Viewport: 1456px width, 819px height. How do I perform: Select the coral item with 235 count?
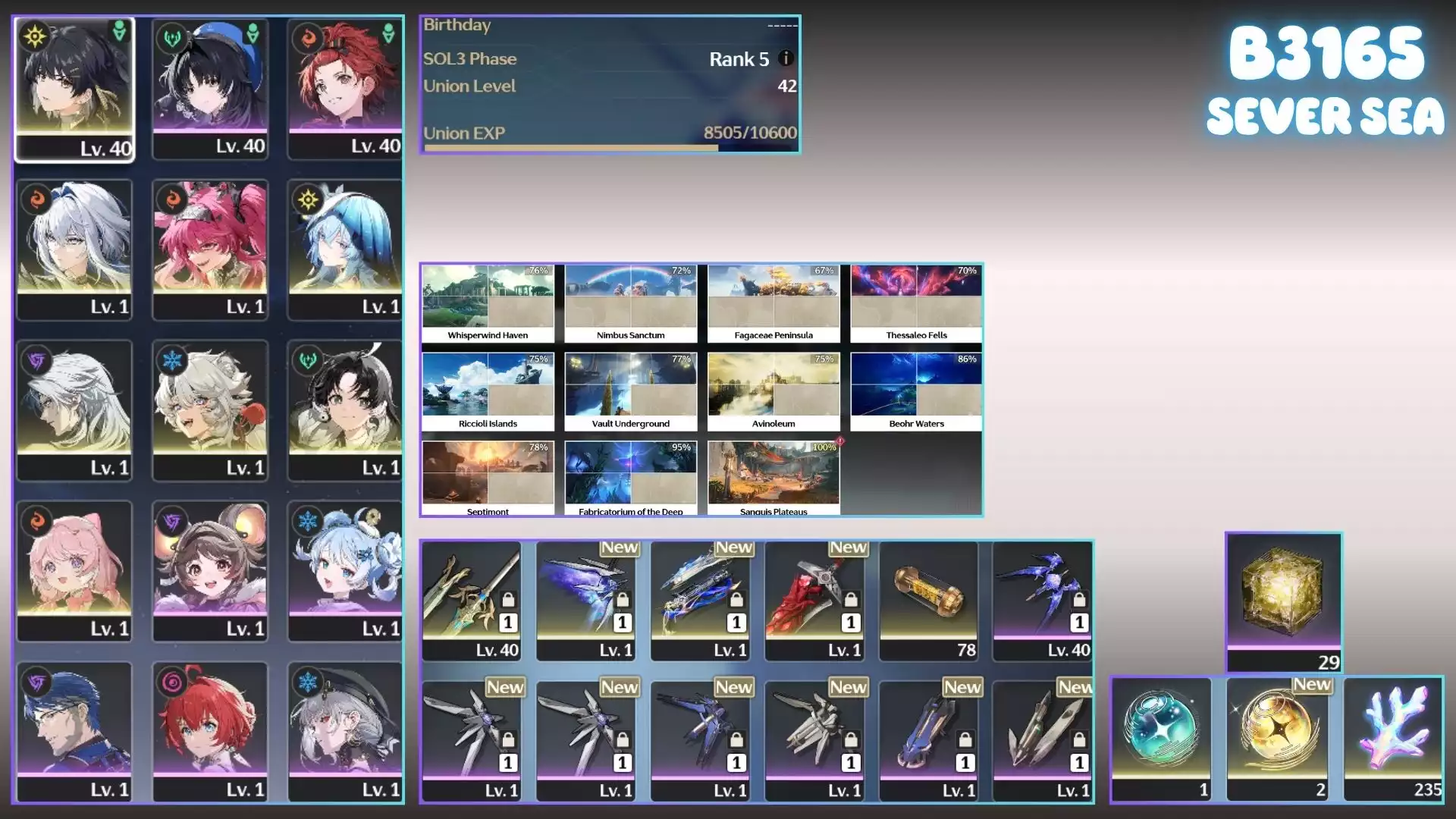tap(1393, 739)
